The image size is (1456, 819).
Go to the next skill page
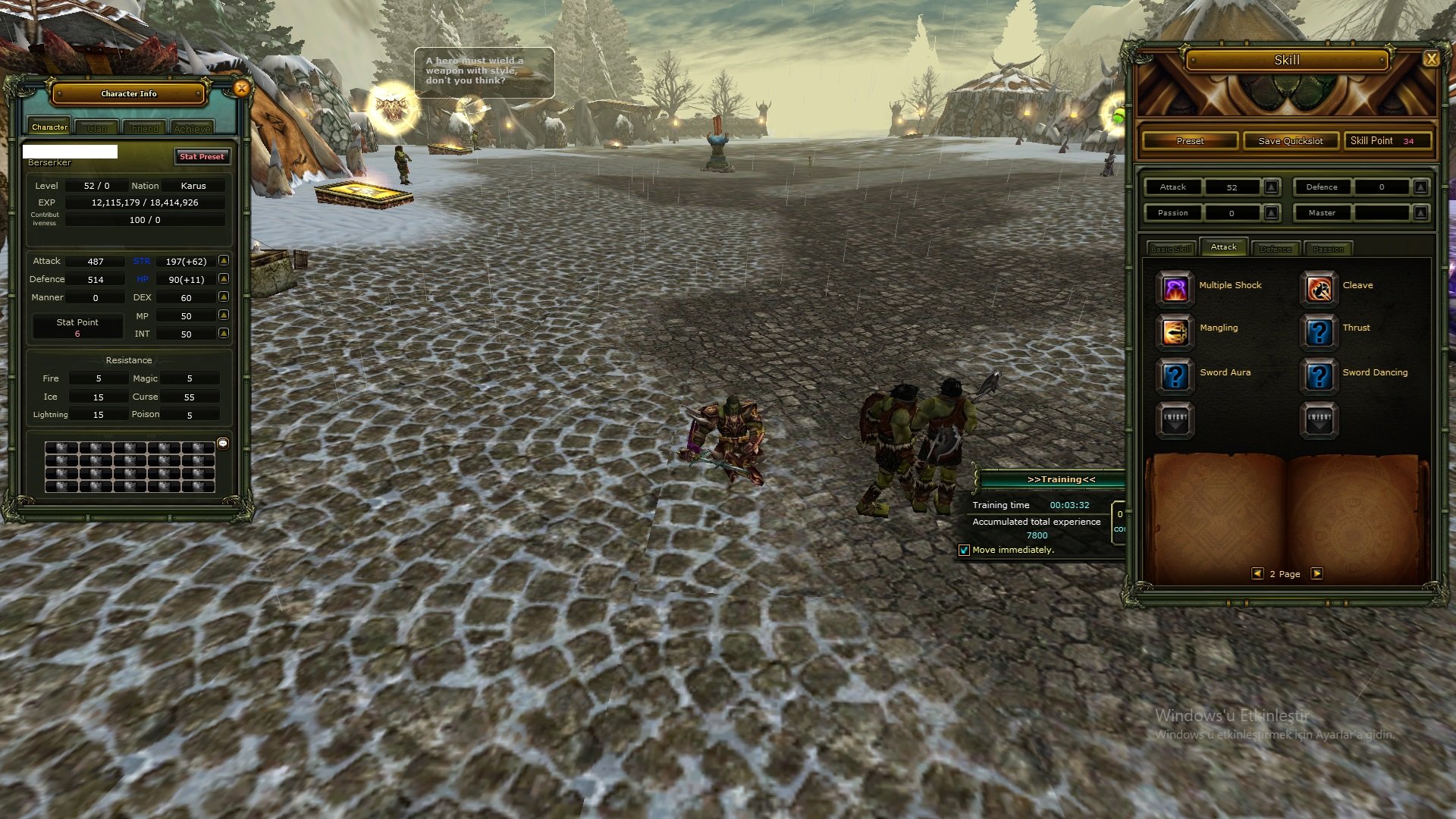click(x=1317, y=574)
